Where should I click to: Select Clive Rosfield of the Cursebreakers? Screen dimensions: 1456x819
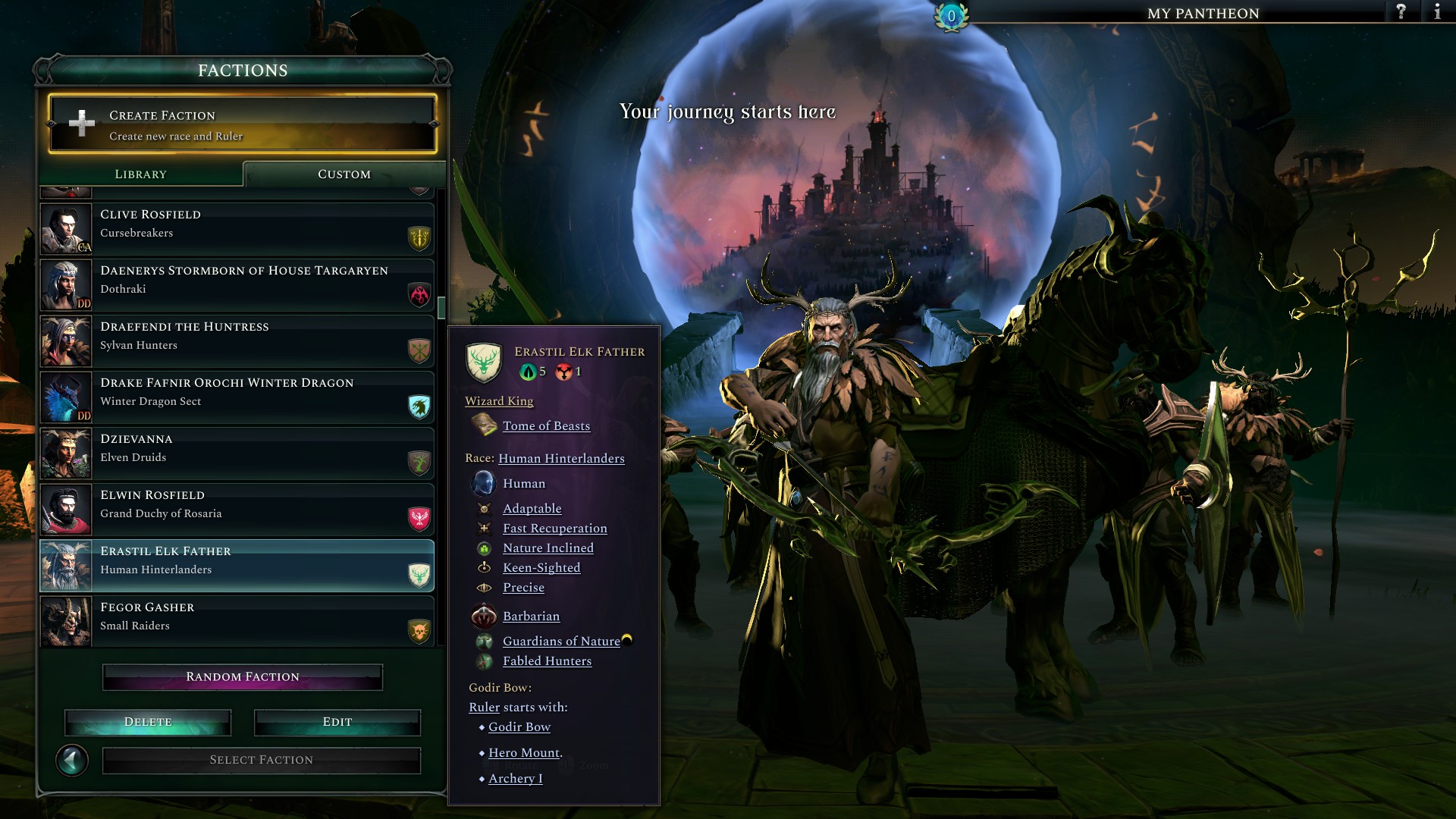(x=237, y=228)
